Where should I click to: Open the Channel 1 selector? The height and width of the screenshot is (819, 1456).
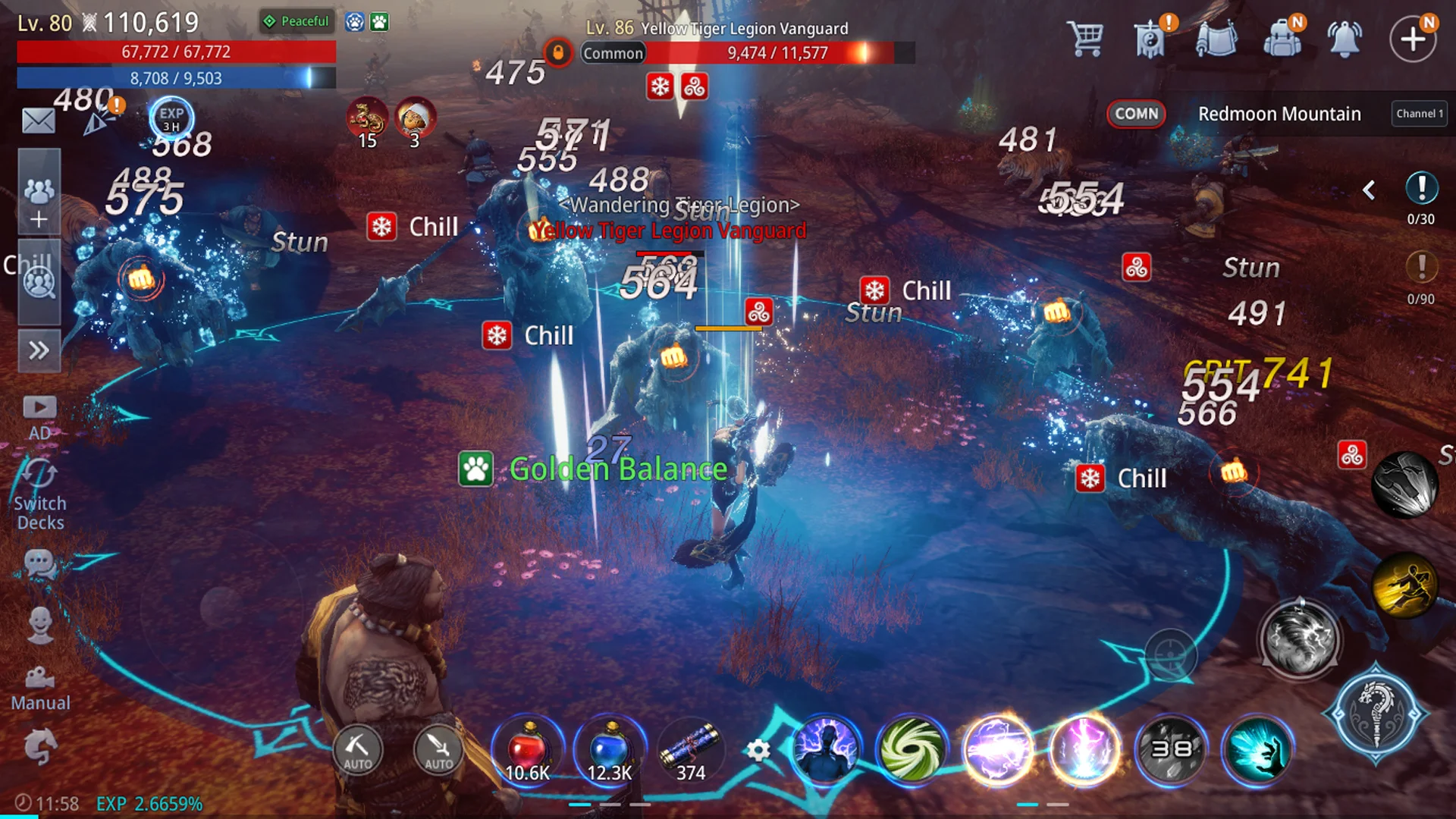coord(1419,114)
